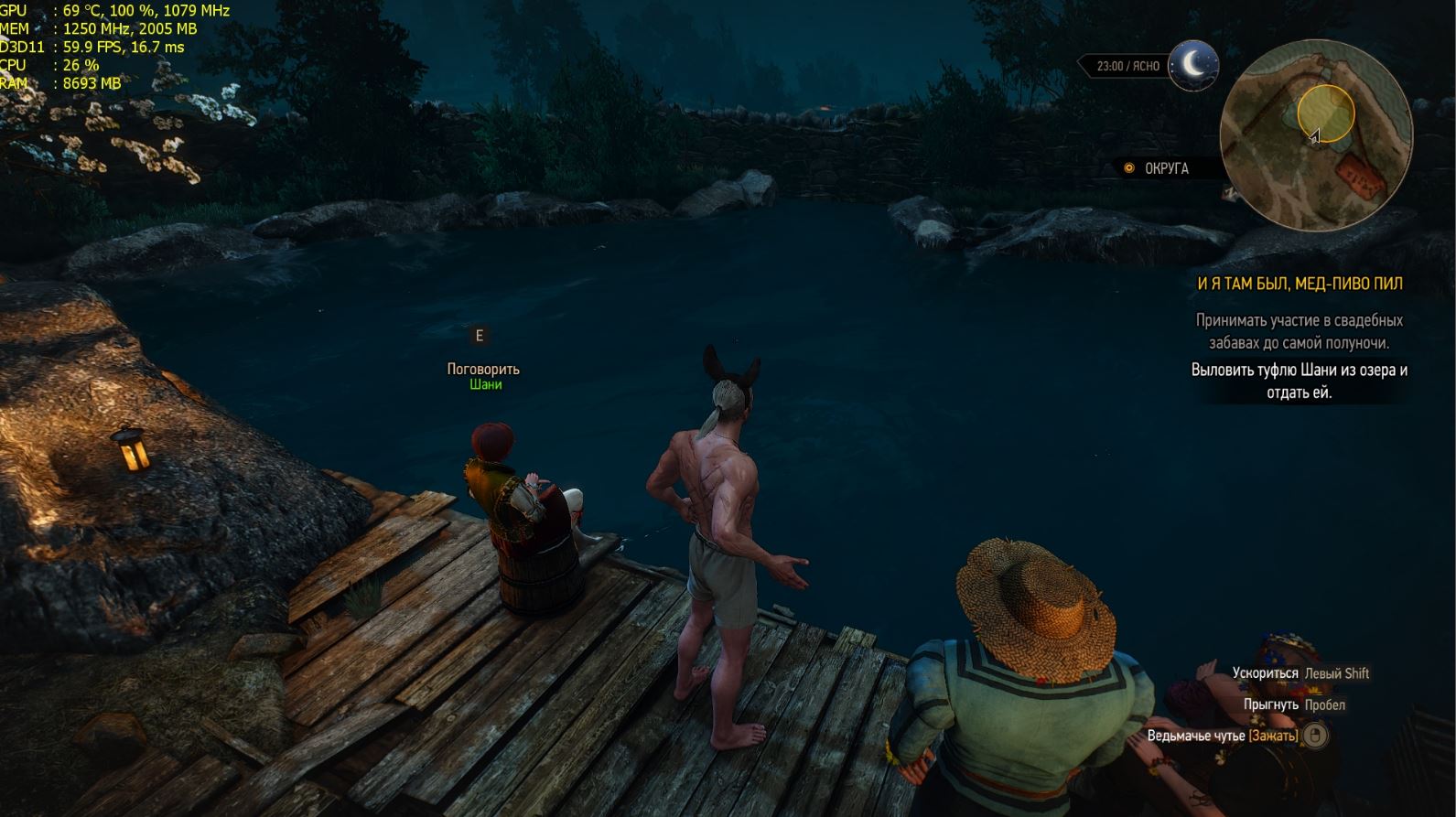Click the circular minimap
Screen dimensions: 1456x817
click(x=1316, y=135)
